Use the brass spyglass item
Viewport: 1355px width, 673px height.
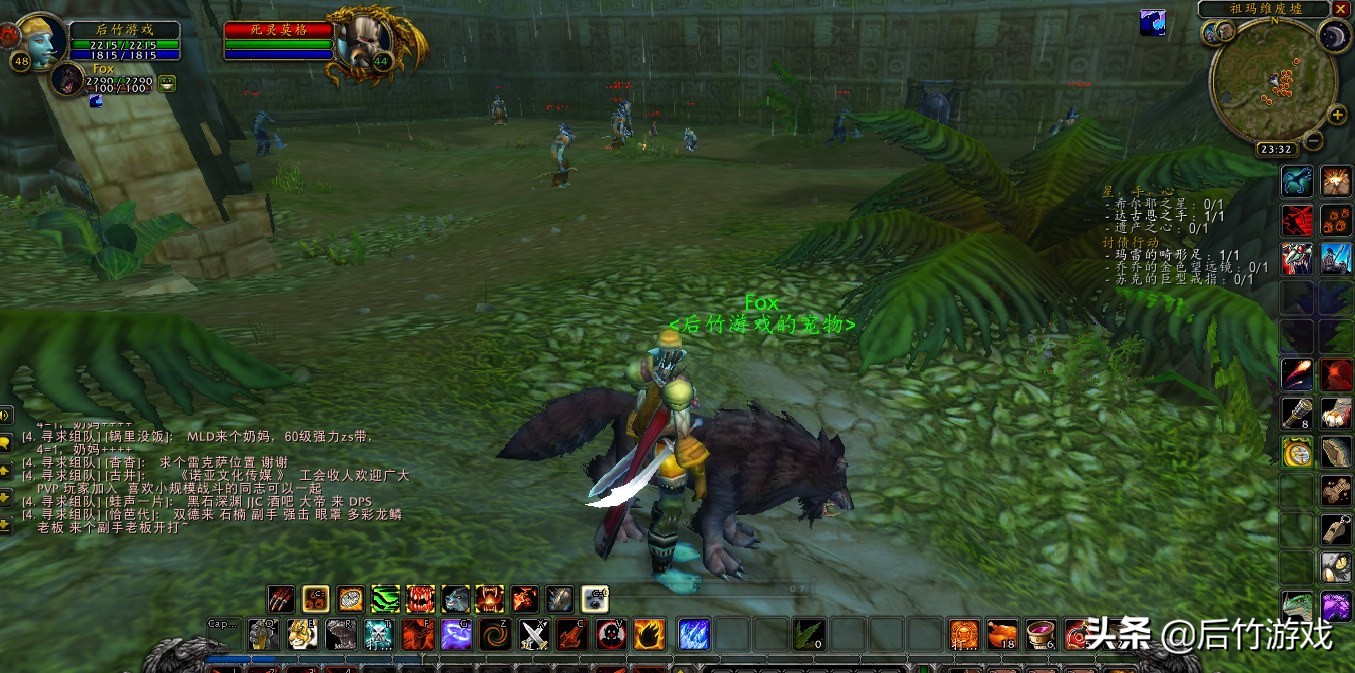(1298, 412)
